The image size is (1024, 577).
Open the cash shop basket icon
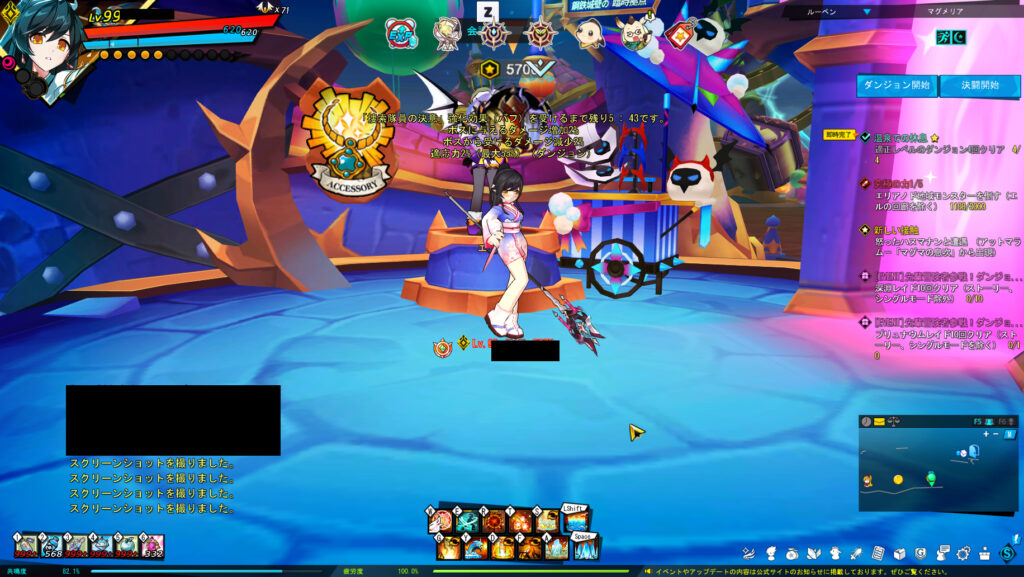point(984,552)
